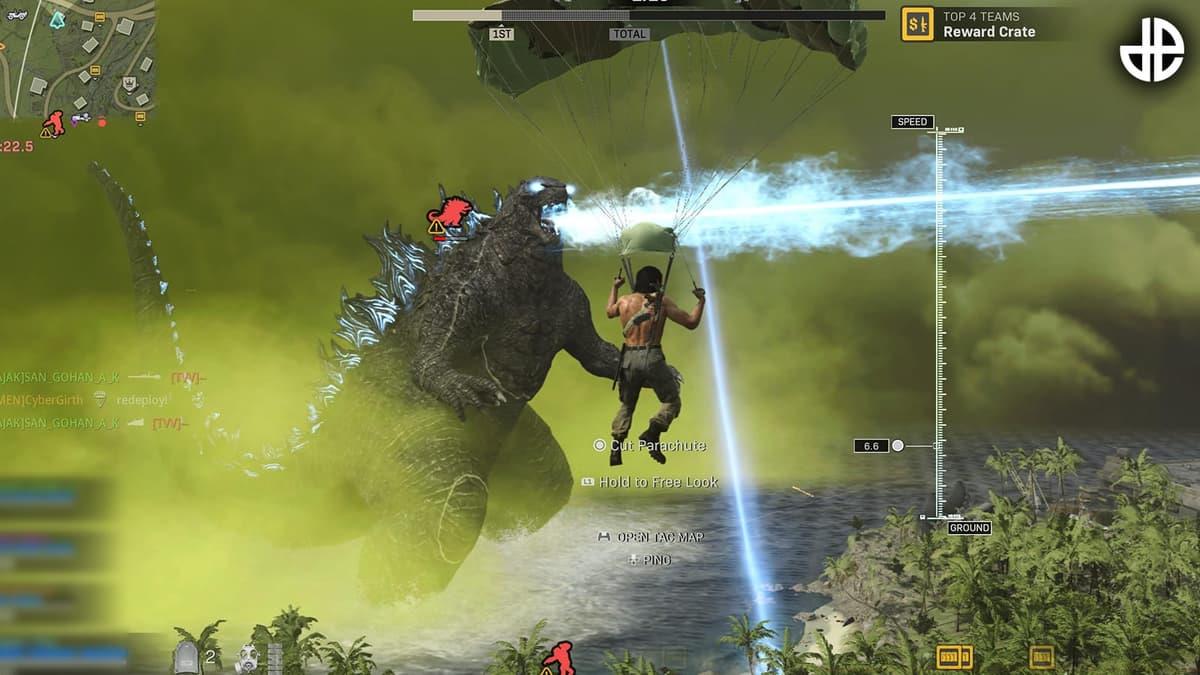Click the 1ST marker under the progress bar

click(x=502, y=34)
